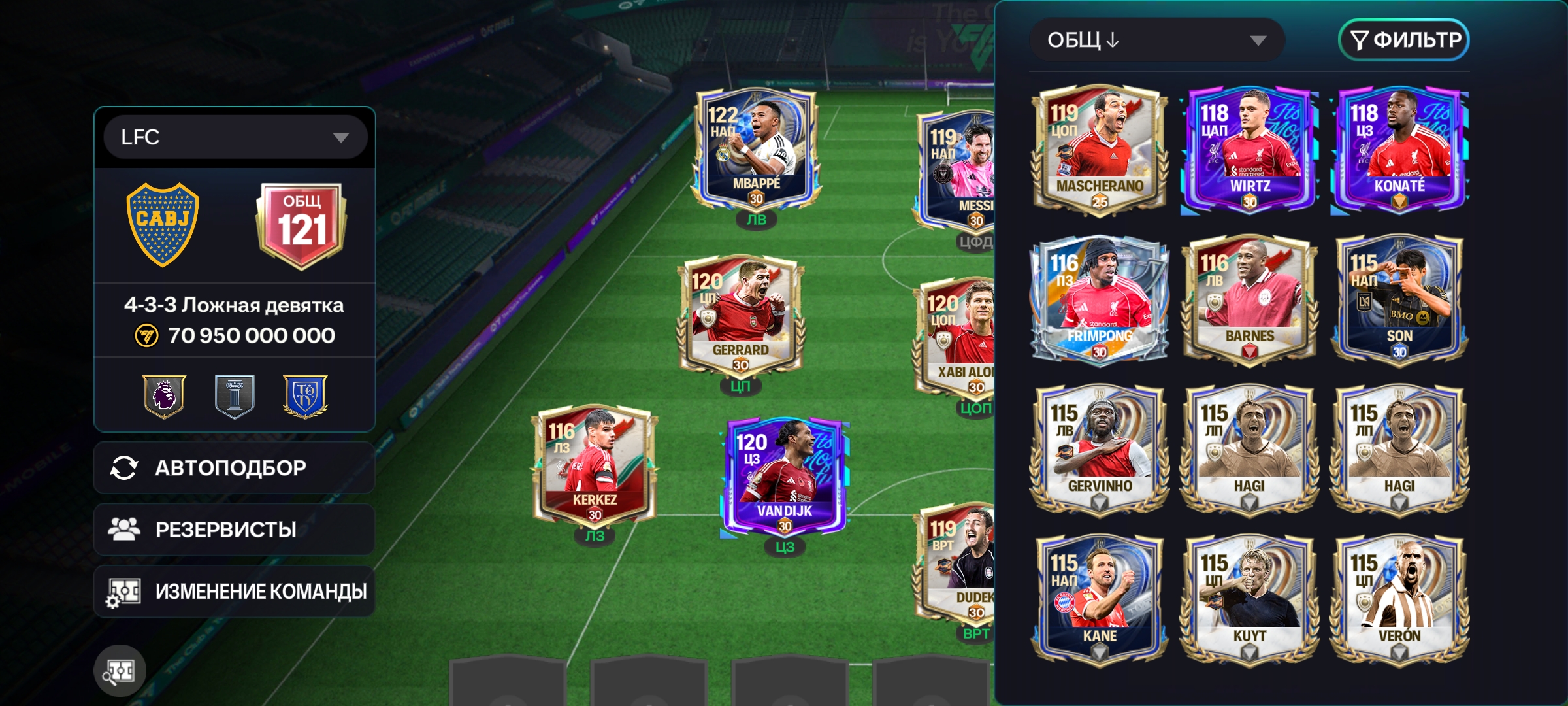The width and height of the screenshot is (1568, 706).
Task: Open the ОБЩ sort dropdown
Action: tap(1156, 41)
